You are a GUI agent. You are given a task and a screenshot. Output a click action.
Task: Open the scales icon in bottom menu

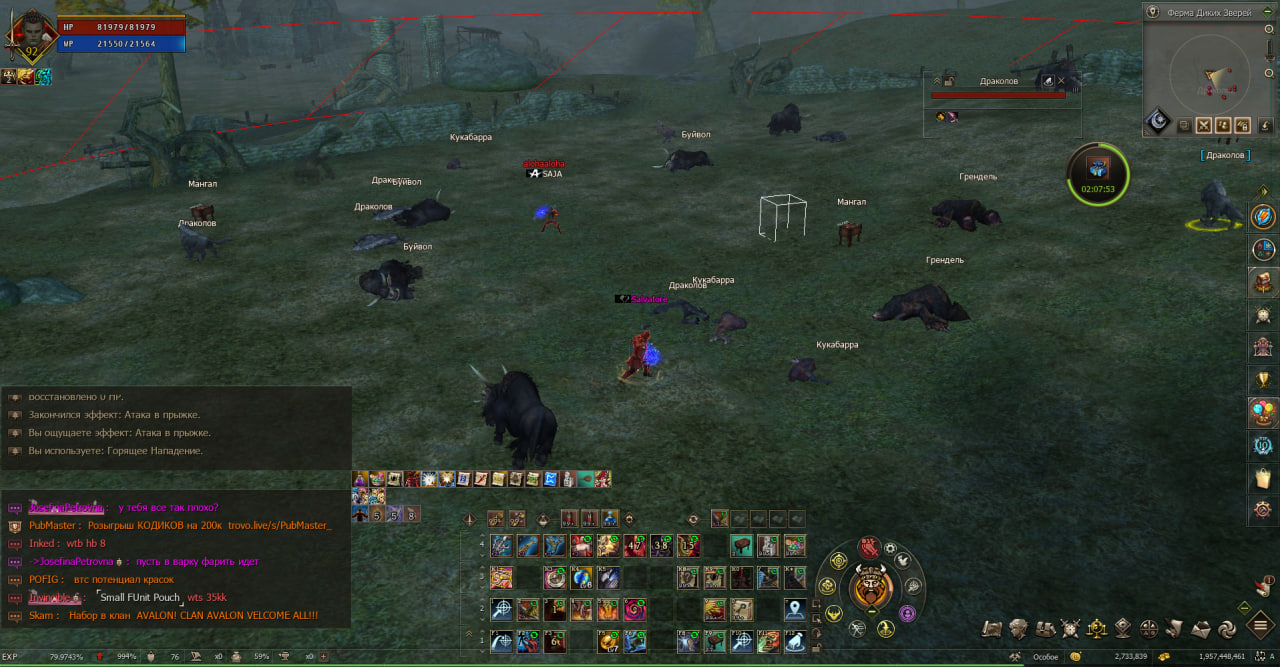pos(1097,628)
